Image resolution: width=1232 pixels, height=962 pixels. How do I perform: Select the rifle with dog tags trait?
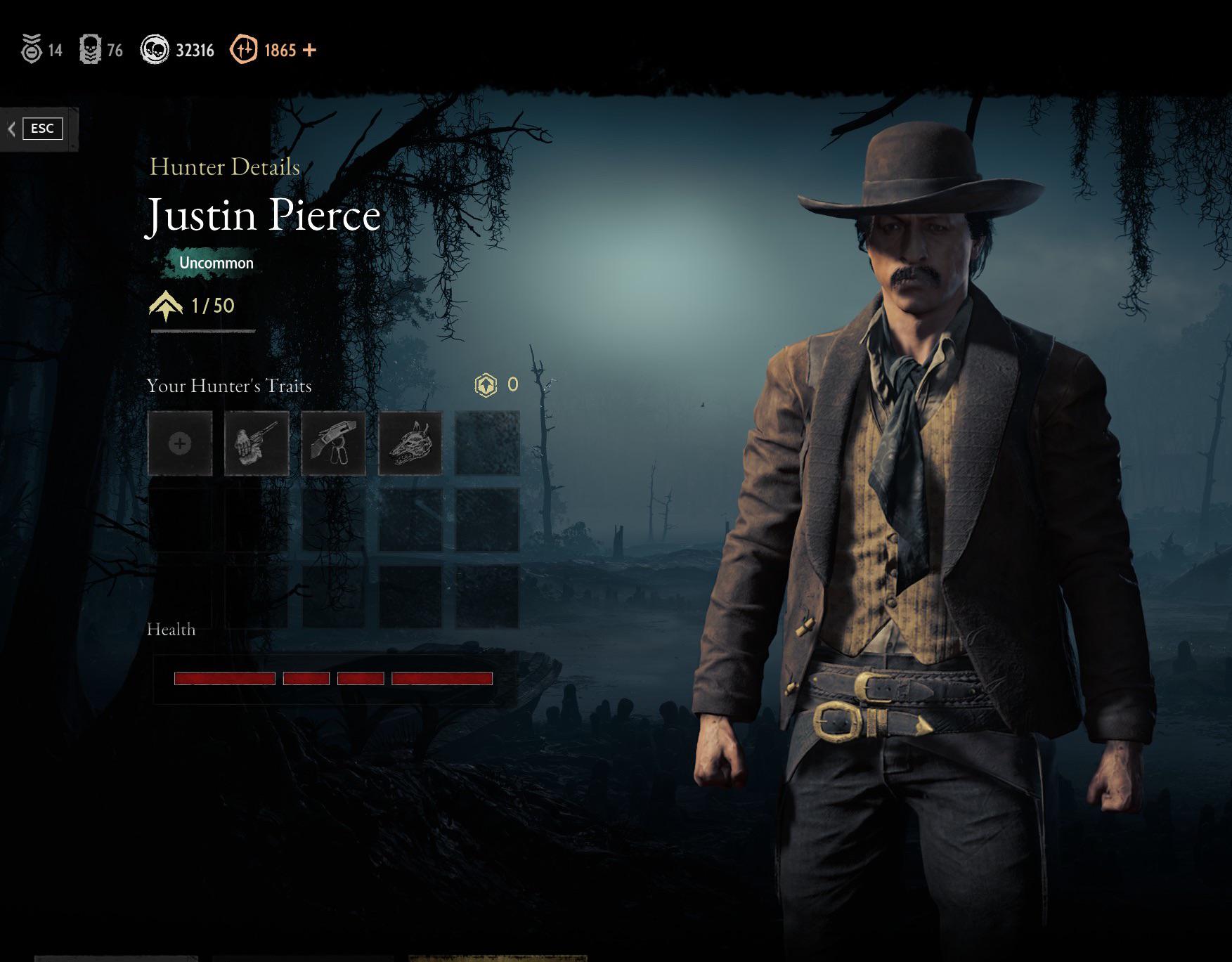pyautogui.click(x=333, y=443)
